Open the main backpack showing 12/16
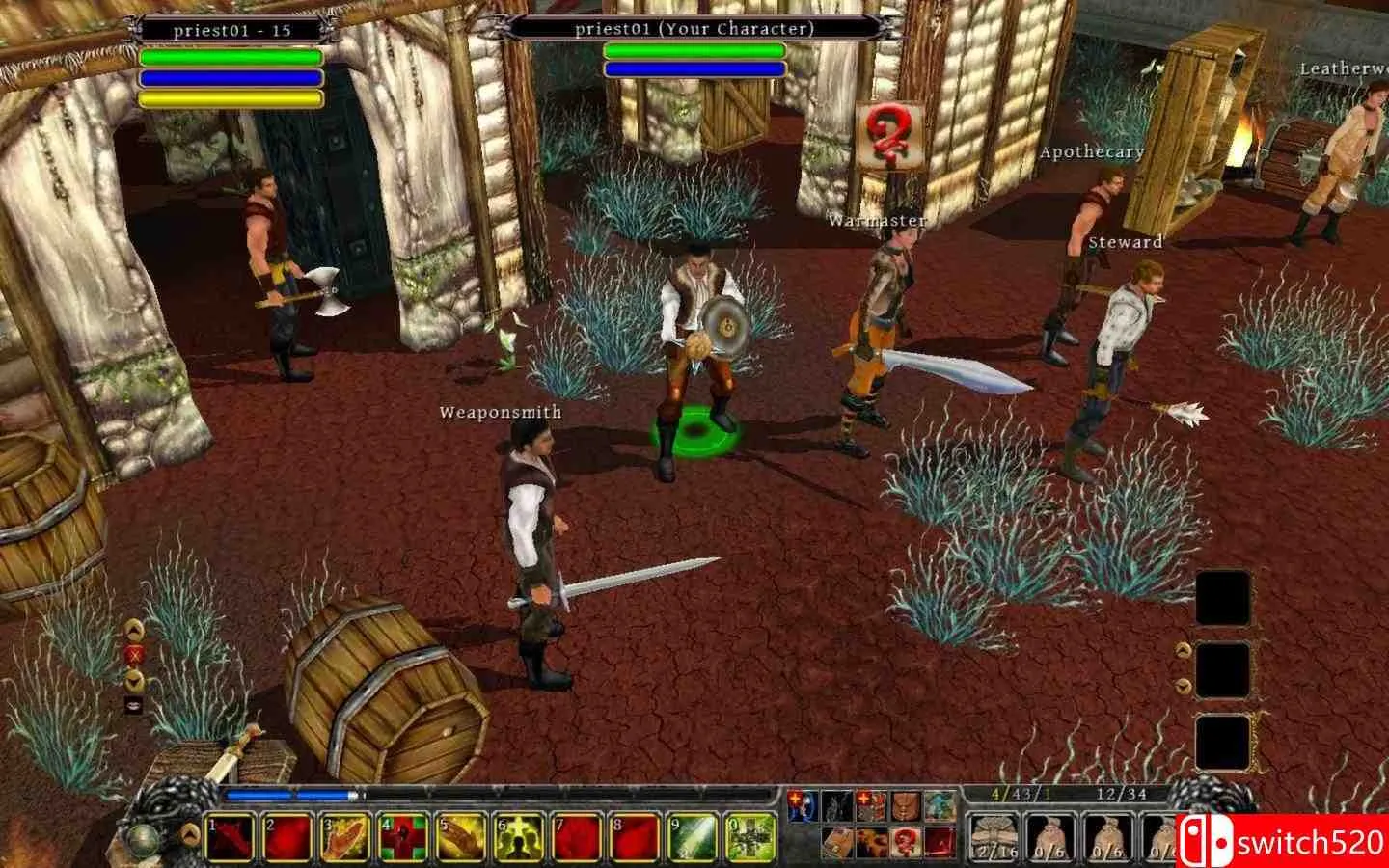The image size is (1389, 868). (994, 837)
